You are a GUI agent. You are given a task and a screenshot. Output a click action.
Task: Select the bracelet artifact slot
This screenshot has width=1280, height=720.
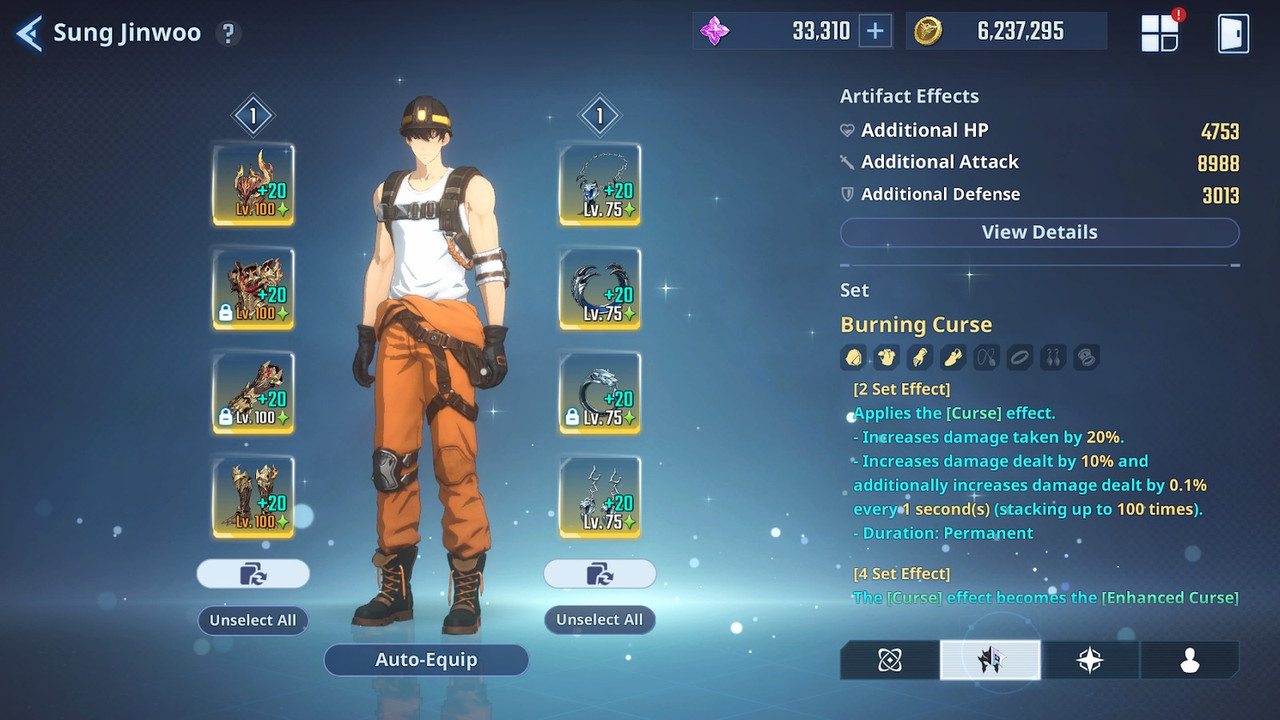[x=600, y=289]
